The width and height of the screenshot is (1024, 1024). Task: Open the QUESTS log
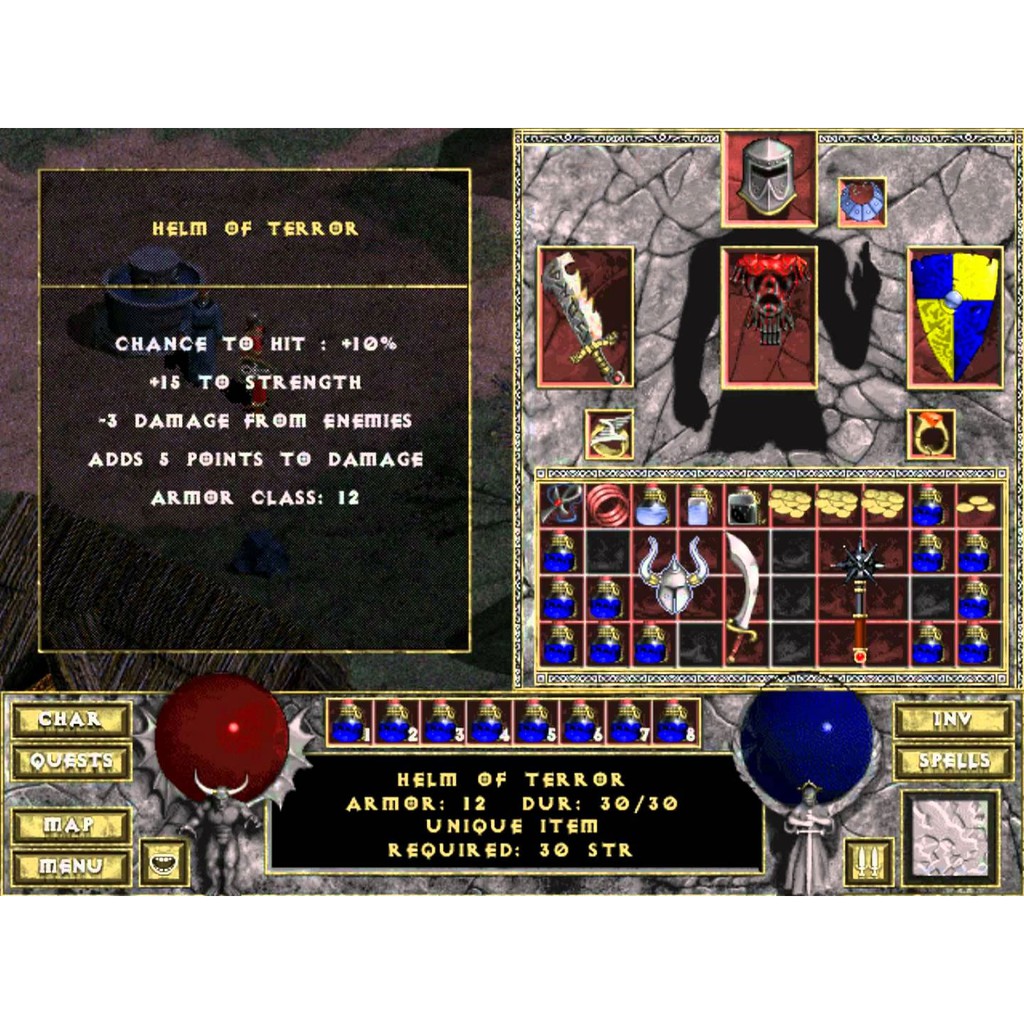[x=71, y=761]
